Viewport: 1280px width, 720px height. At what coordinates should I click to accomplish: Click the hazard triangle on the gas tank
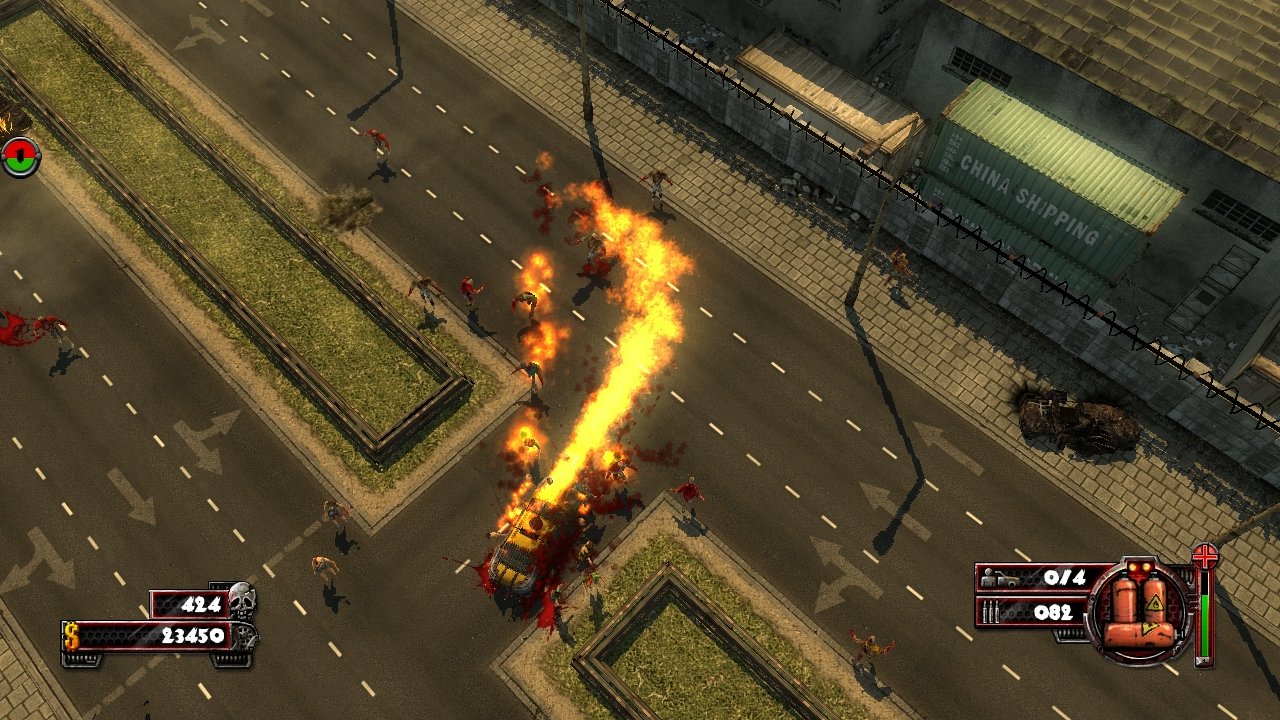point(1154,604)
